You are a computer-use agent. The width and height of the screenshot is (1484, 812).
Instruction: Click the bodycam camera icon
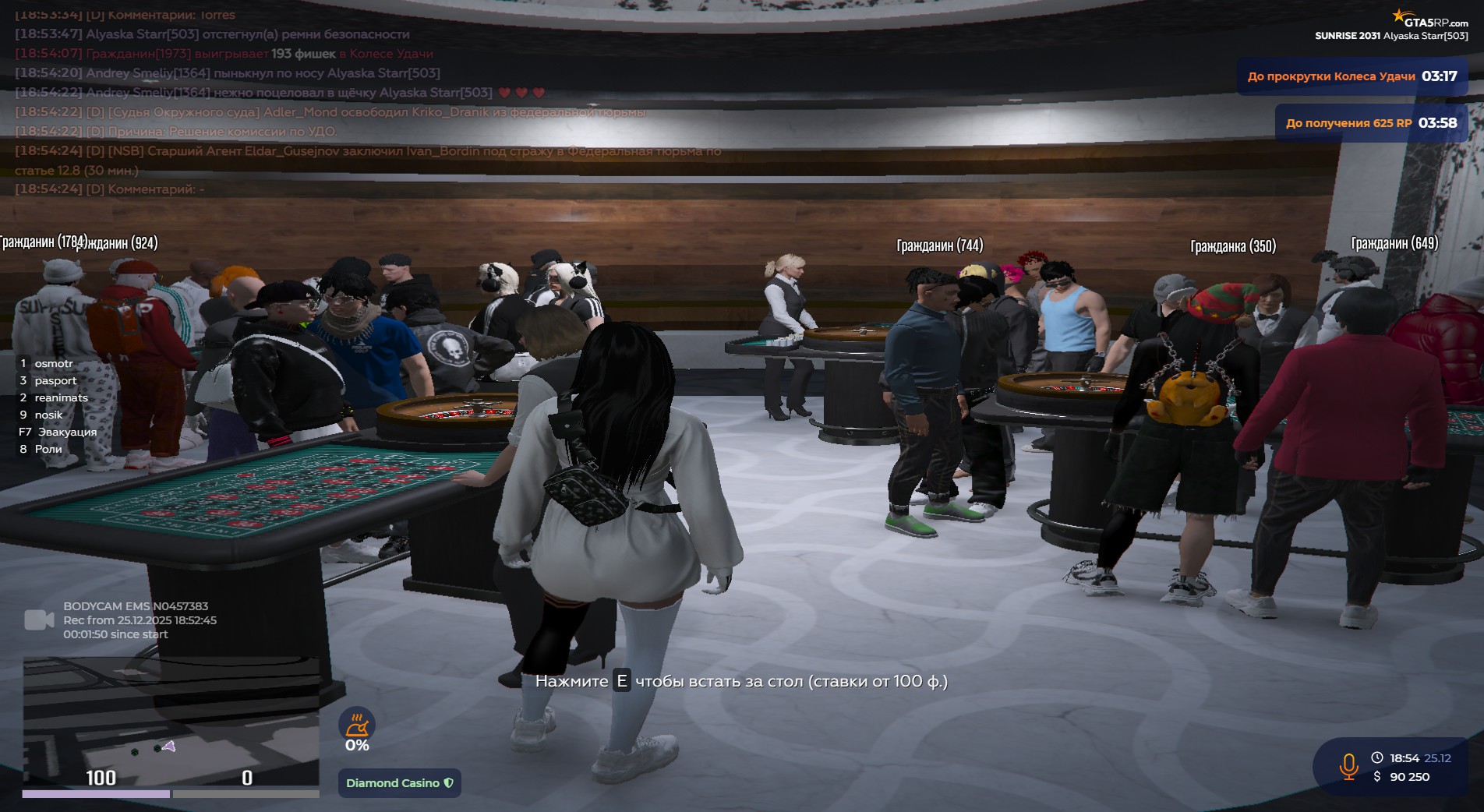click(x=39, y=620)
